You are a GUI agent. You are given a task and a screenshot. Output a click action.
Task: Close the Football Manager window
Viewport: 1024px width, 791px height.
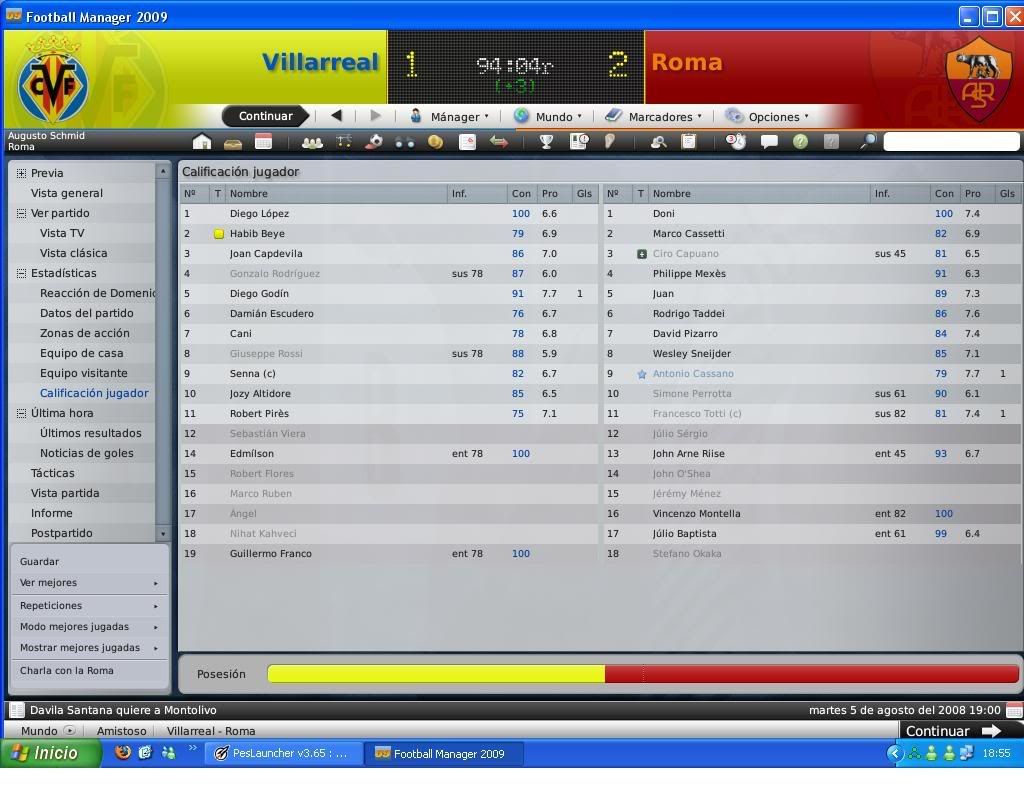click(x=1012, y=16)
